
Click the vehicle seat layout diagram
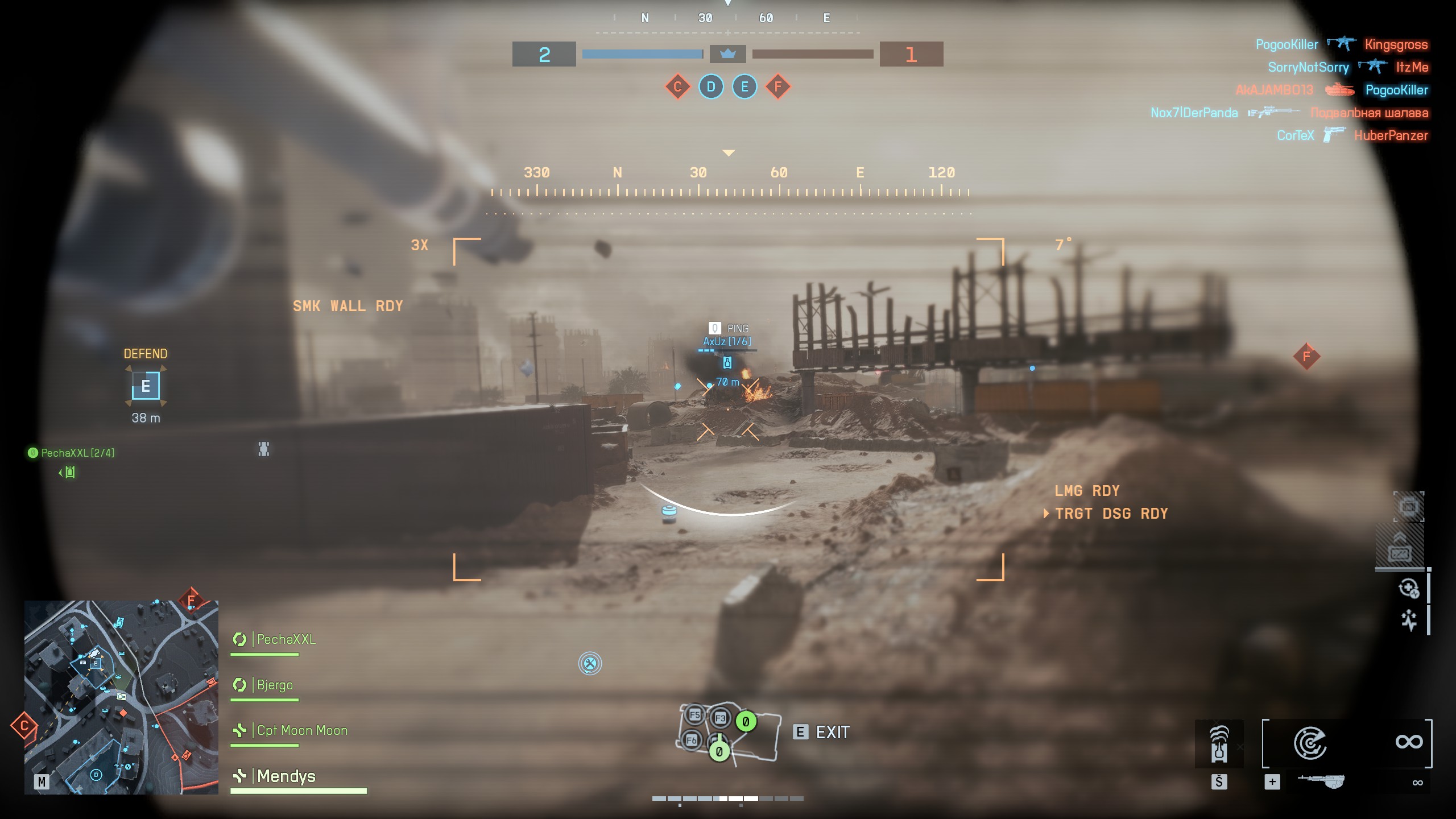tap(729, 734)
